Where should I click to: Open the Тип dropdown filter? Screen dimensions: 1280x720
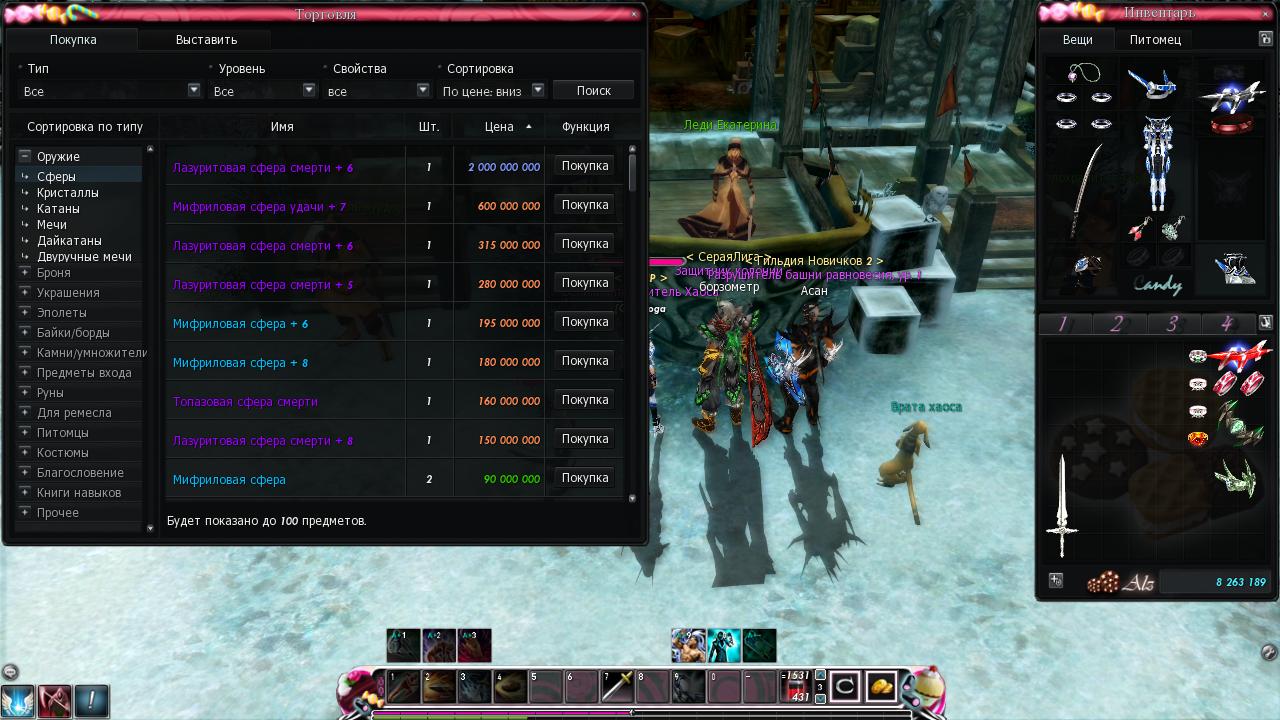[194, 90]
